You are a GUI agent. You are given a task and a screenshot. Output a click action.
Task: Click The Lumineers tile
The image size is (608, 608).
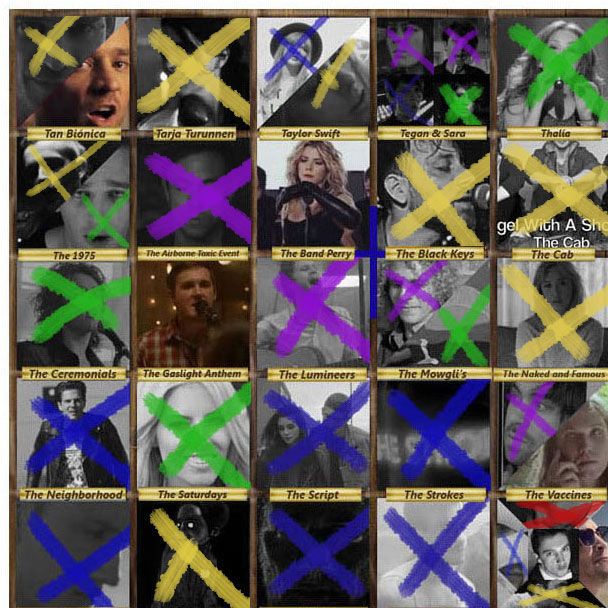[313, 313]
